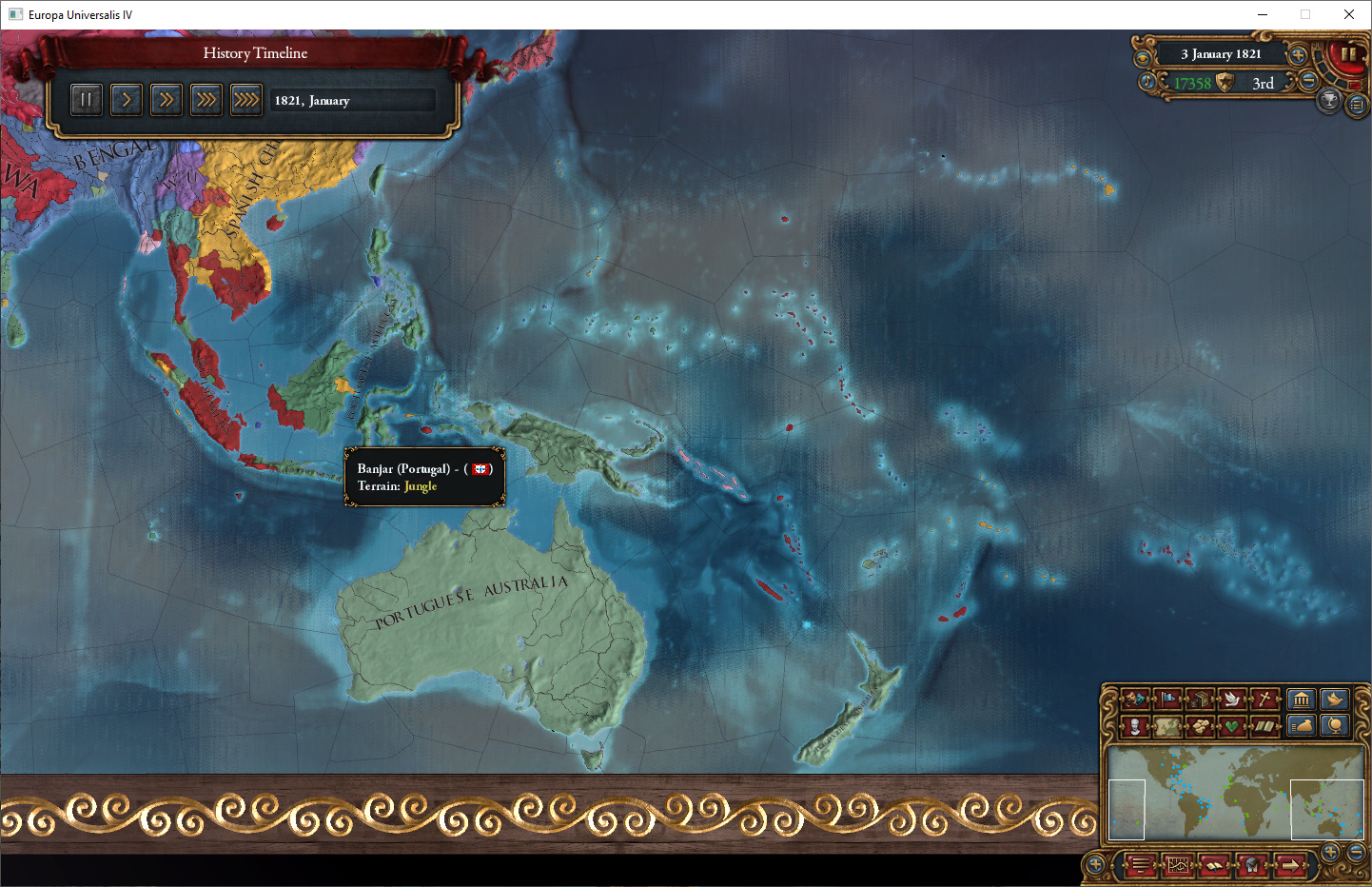1372x887 pixels.
Task: Increase game speed with the plus button
Action: pos(1297,55)
